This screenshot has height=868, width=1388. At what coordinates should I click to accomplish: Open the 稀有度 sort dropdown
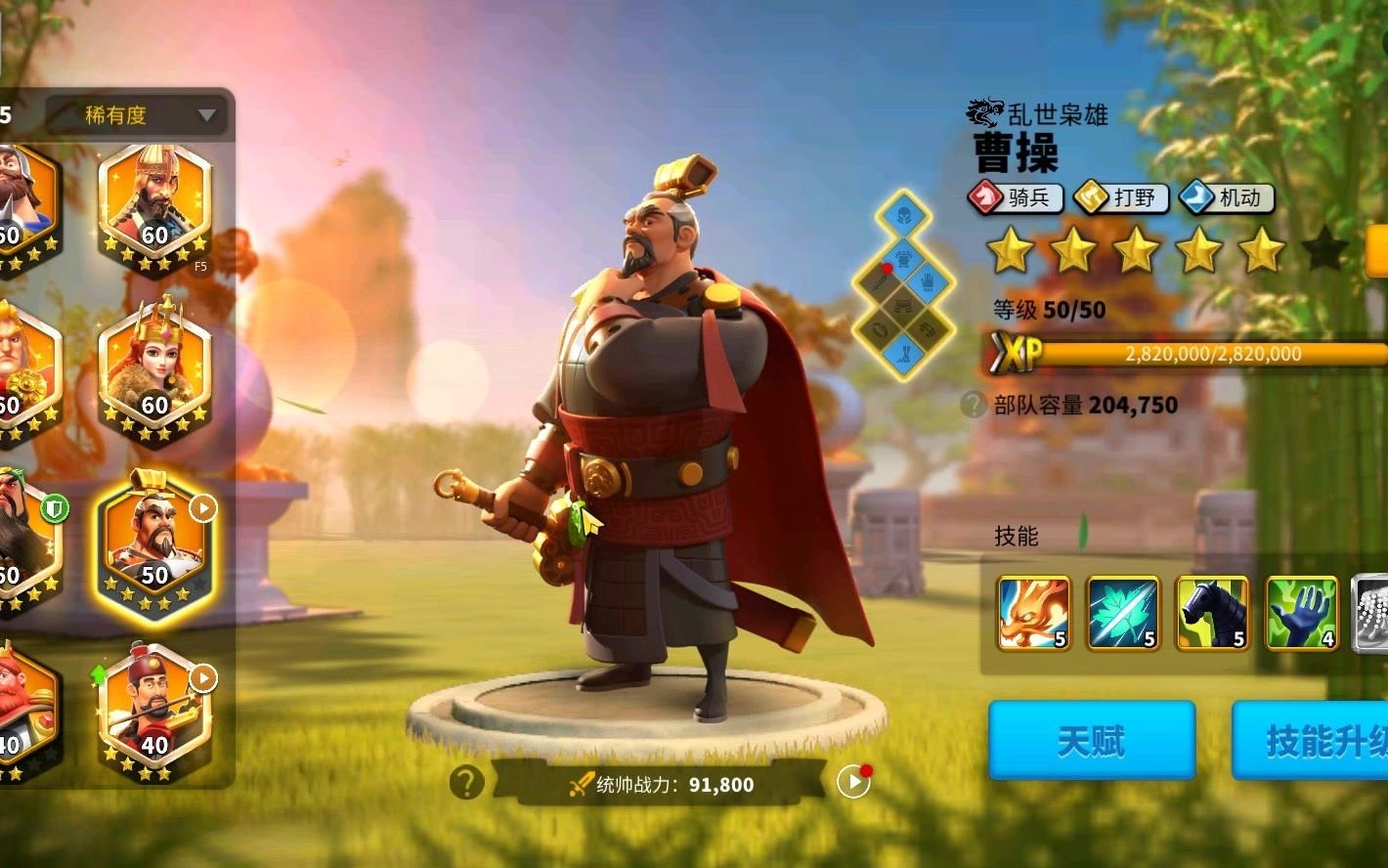point(136,115)
